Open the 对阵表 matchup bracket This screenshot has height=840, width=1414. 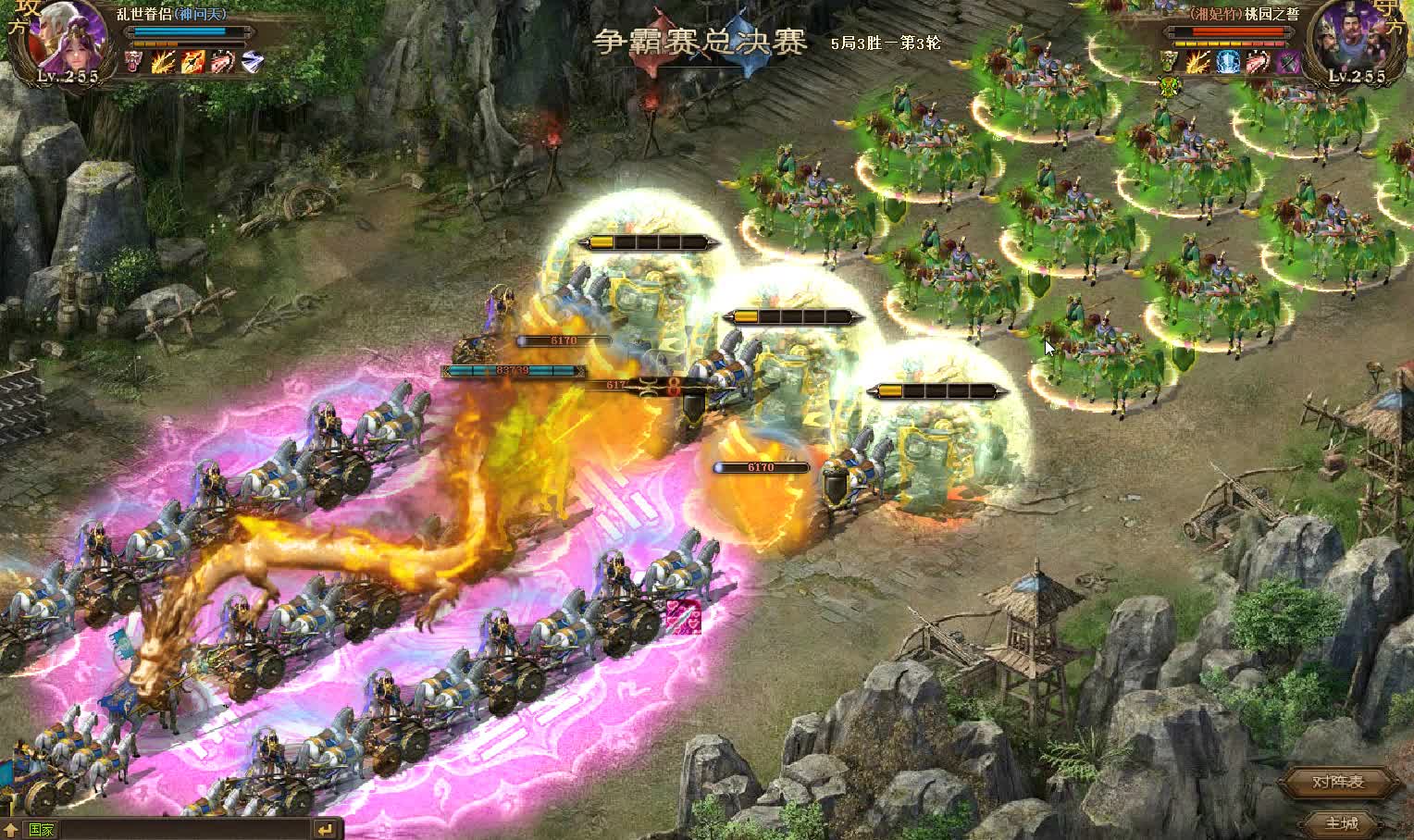(x=1338, y=783)
